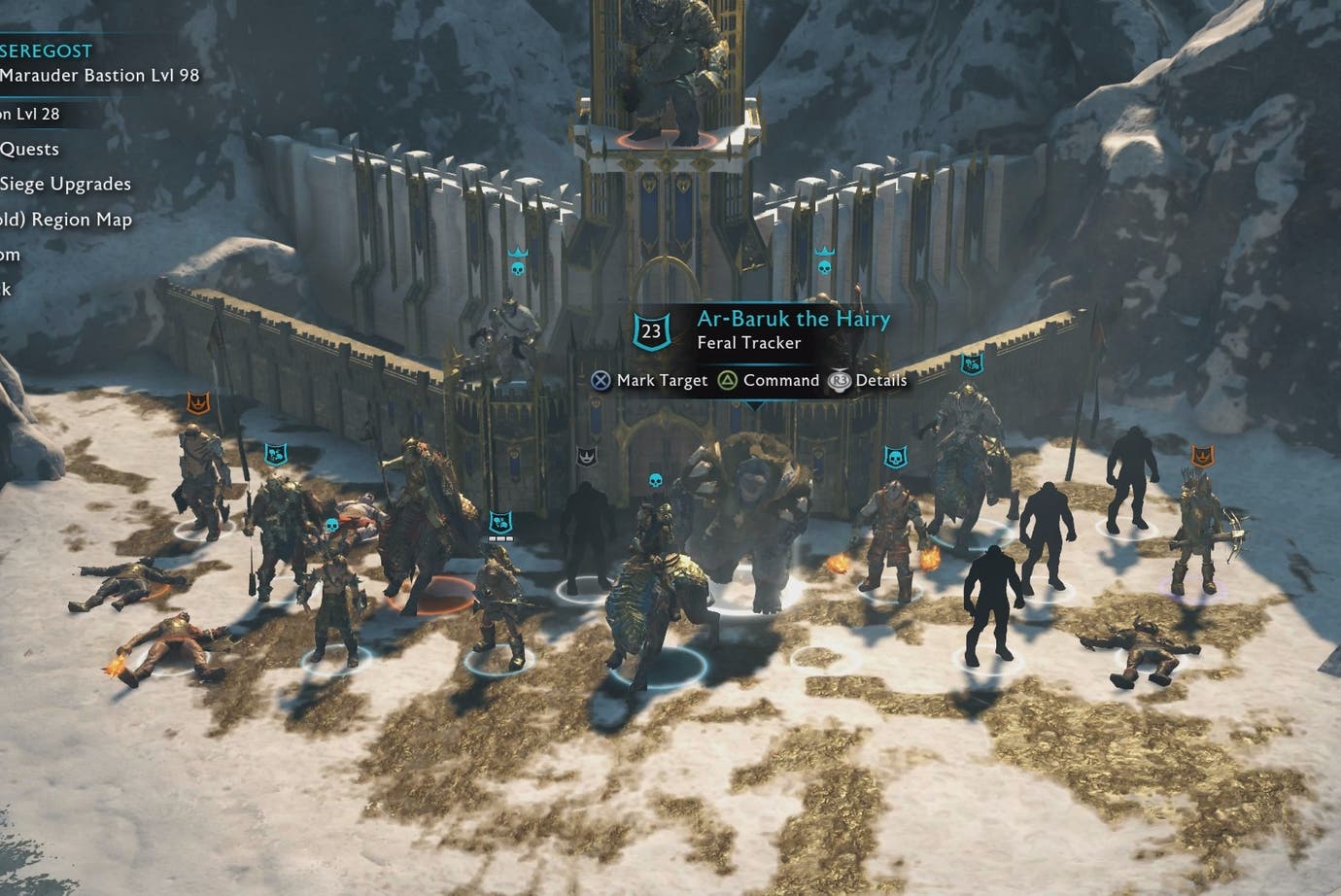Click the R3 Details icon
Viewport: 1341px width, 896px height.
[840, 380]
